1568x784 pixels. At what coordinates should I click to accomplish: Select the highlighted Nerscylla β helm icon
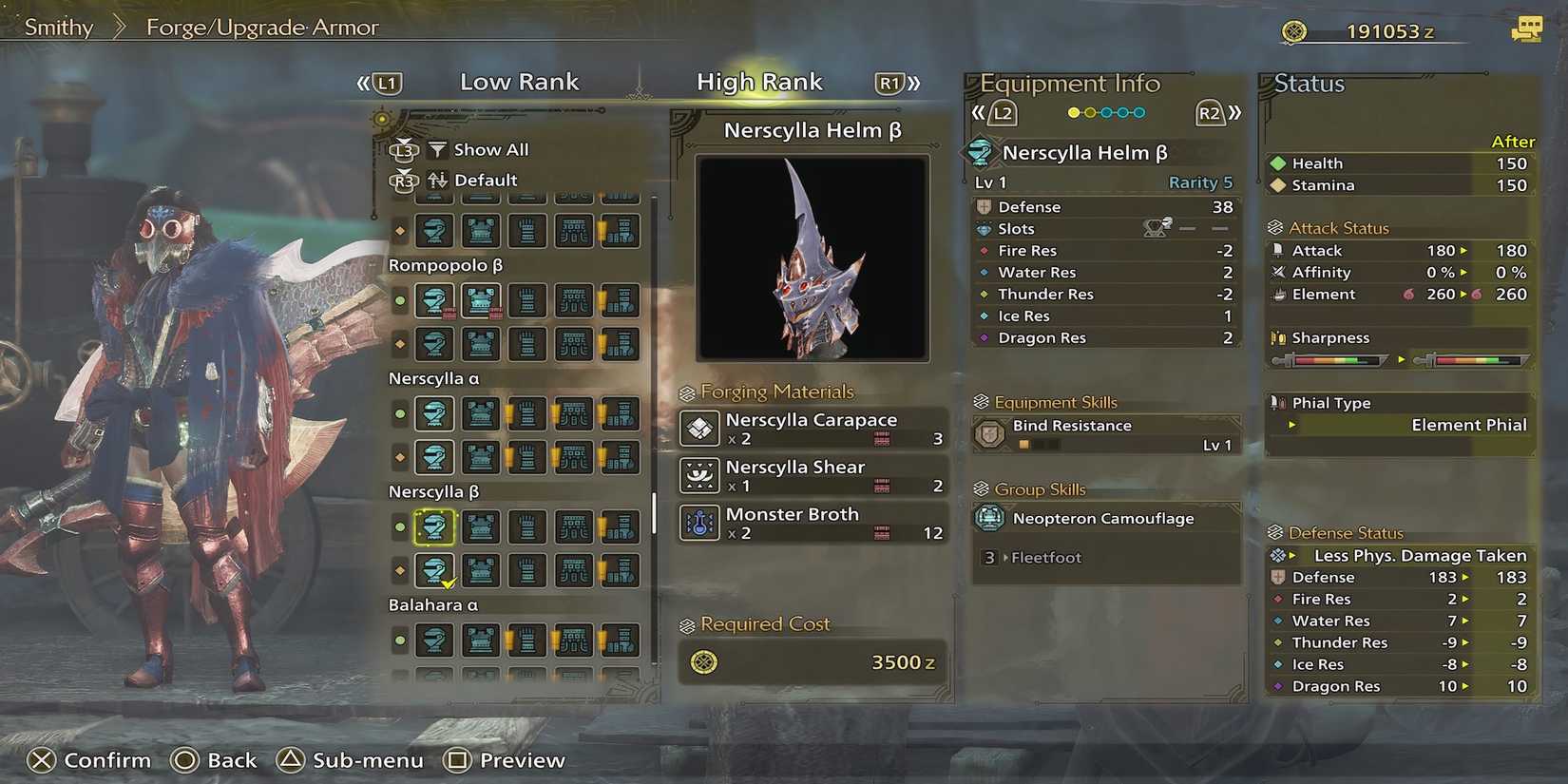434,526
